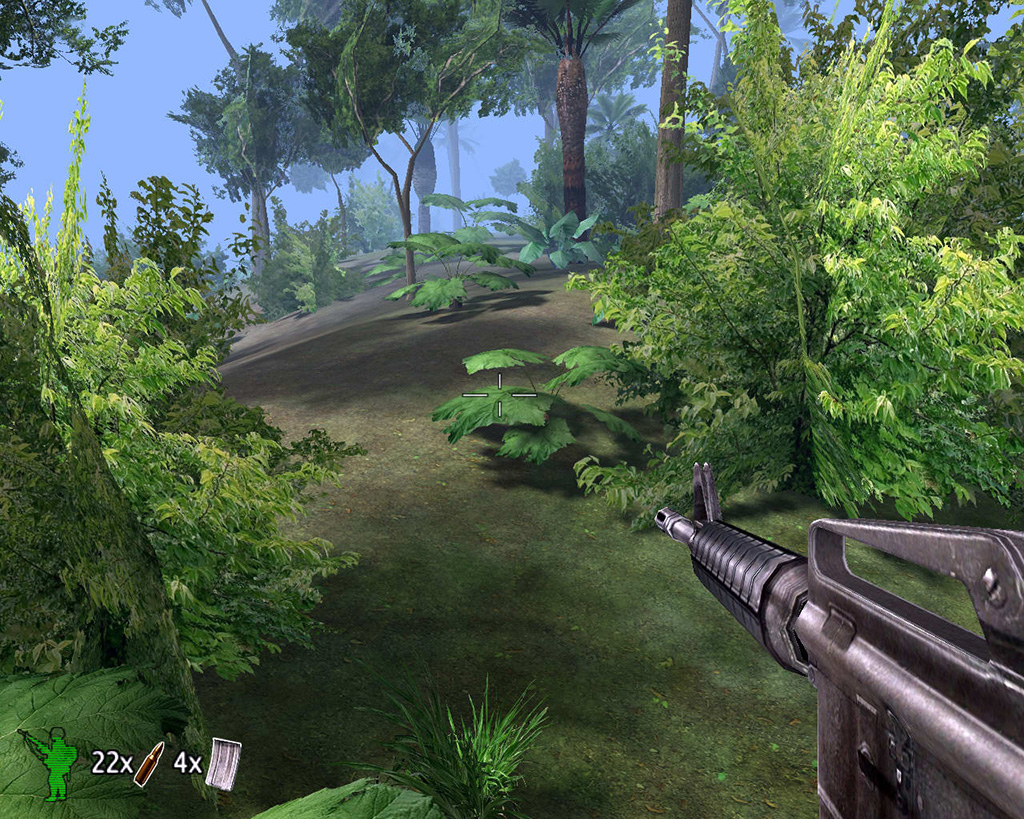Select the rifle bullet ammo icon
Viewport: 1024px width, 819px height.
pos(149,763)
